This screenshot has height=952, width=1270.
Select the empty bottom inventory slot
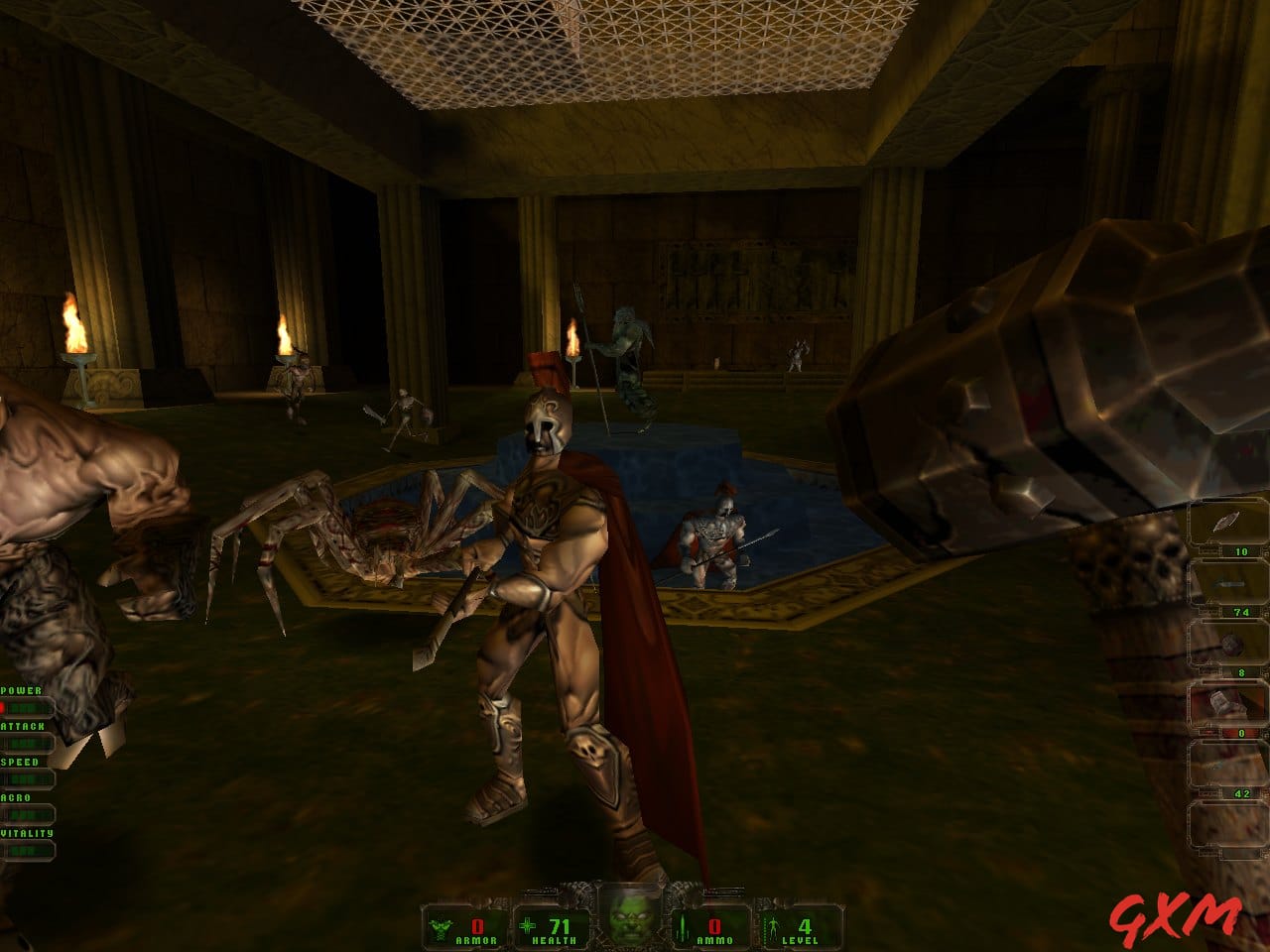[x=1227, y=823]
